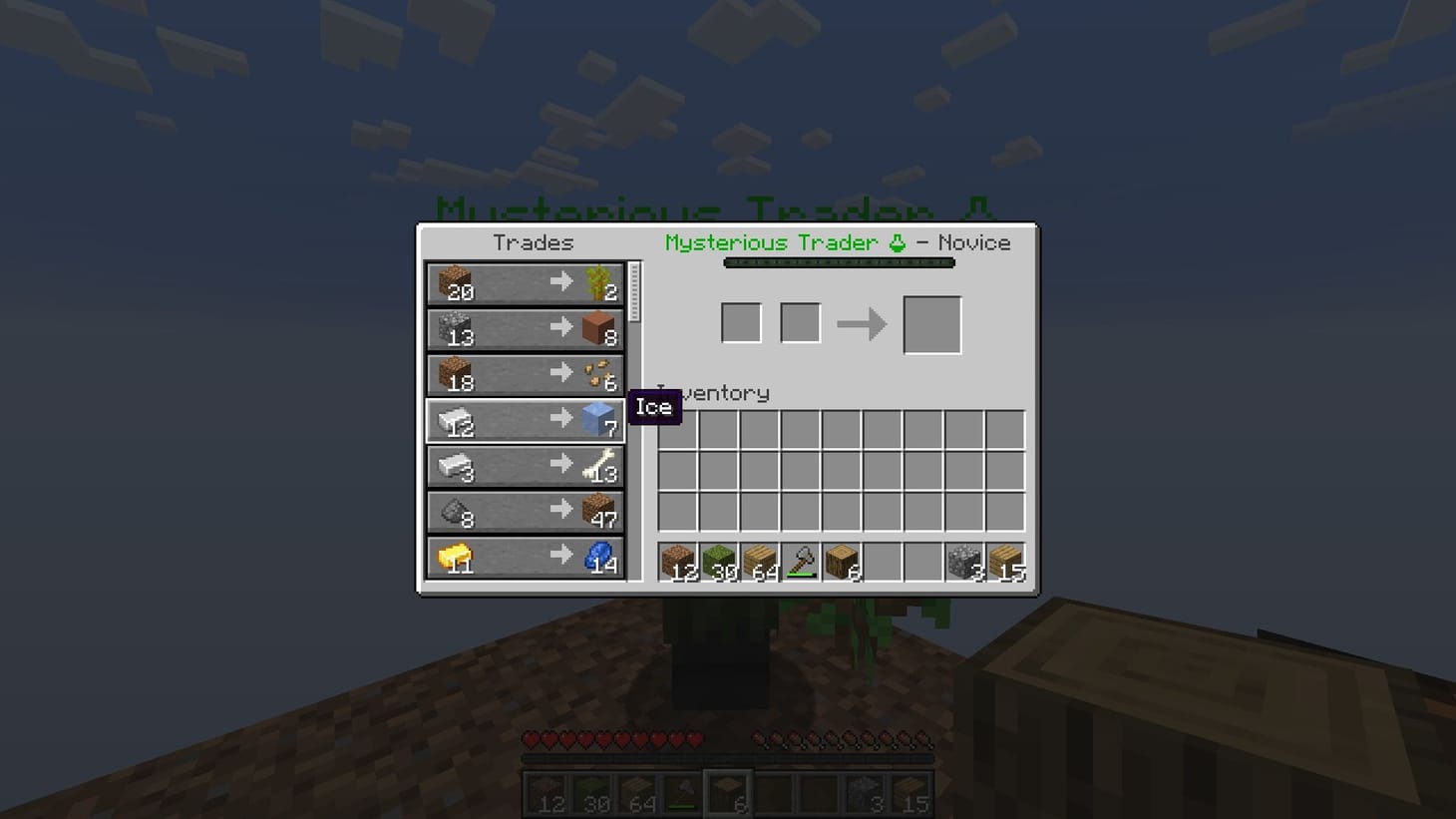Grab the cobblestone stack of 3
1456x819 pixels.
(x=963, y=561)
